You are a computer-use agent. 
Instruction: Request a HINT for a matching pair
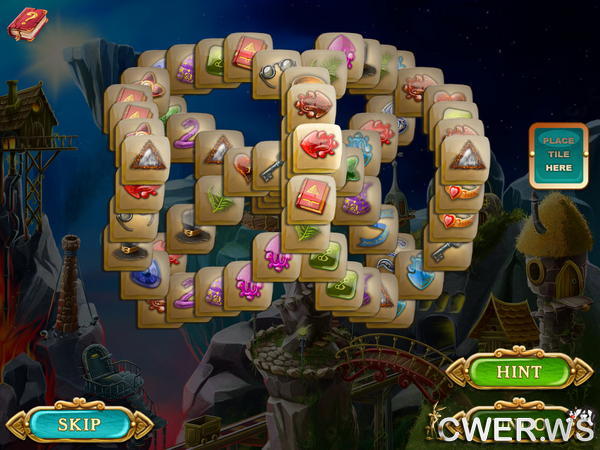pyautogui.click(x=519, y=371)
